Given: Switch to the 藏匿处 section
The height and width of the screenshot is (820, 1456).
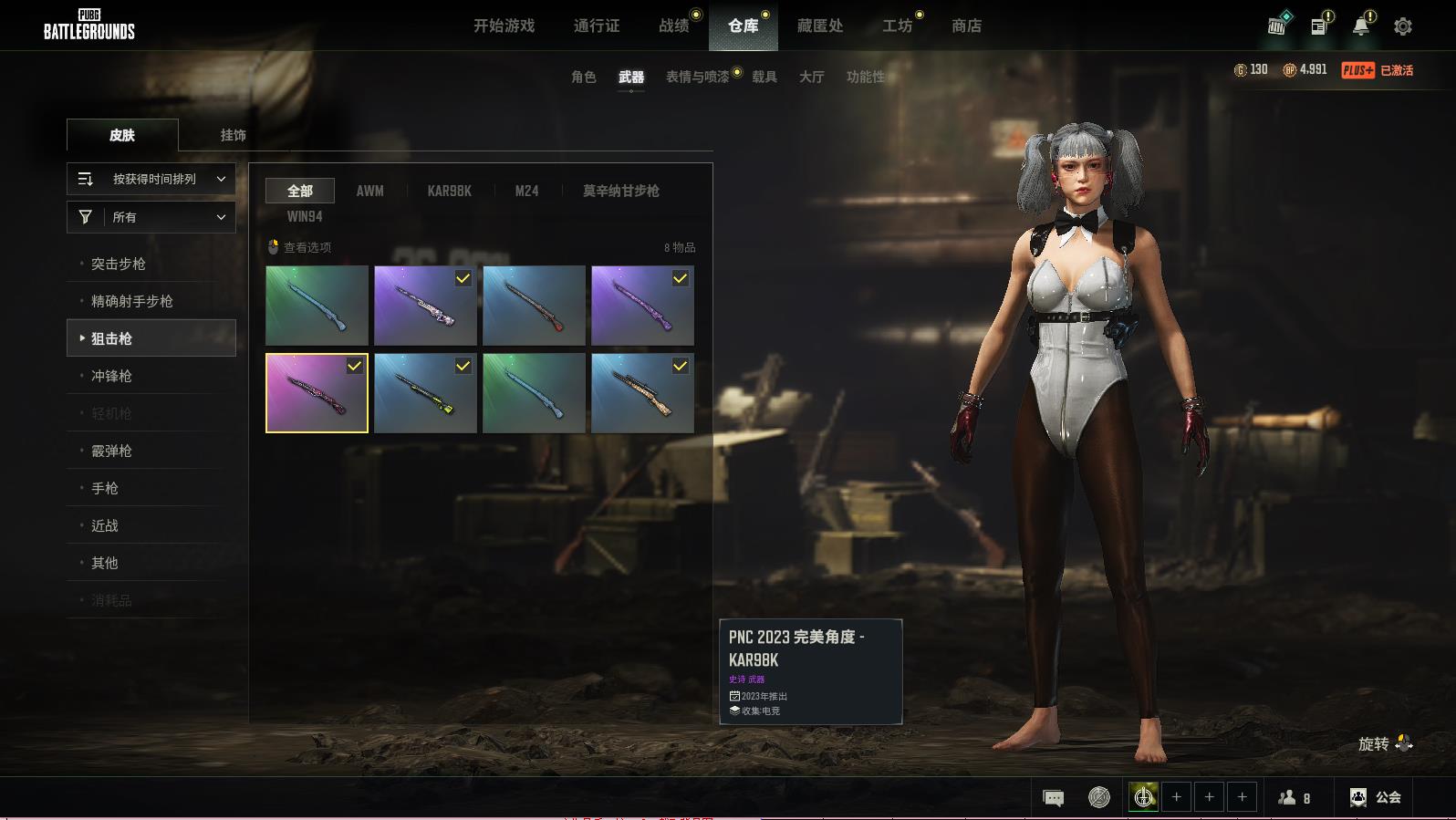Looking at the screenshot, I should click(819, 26).
